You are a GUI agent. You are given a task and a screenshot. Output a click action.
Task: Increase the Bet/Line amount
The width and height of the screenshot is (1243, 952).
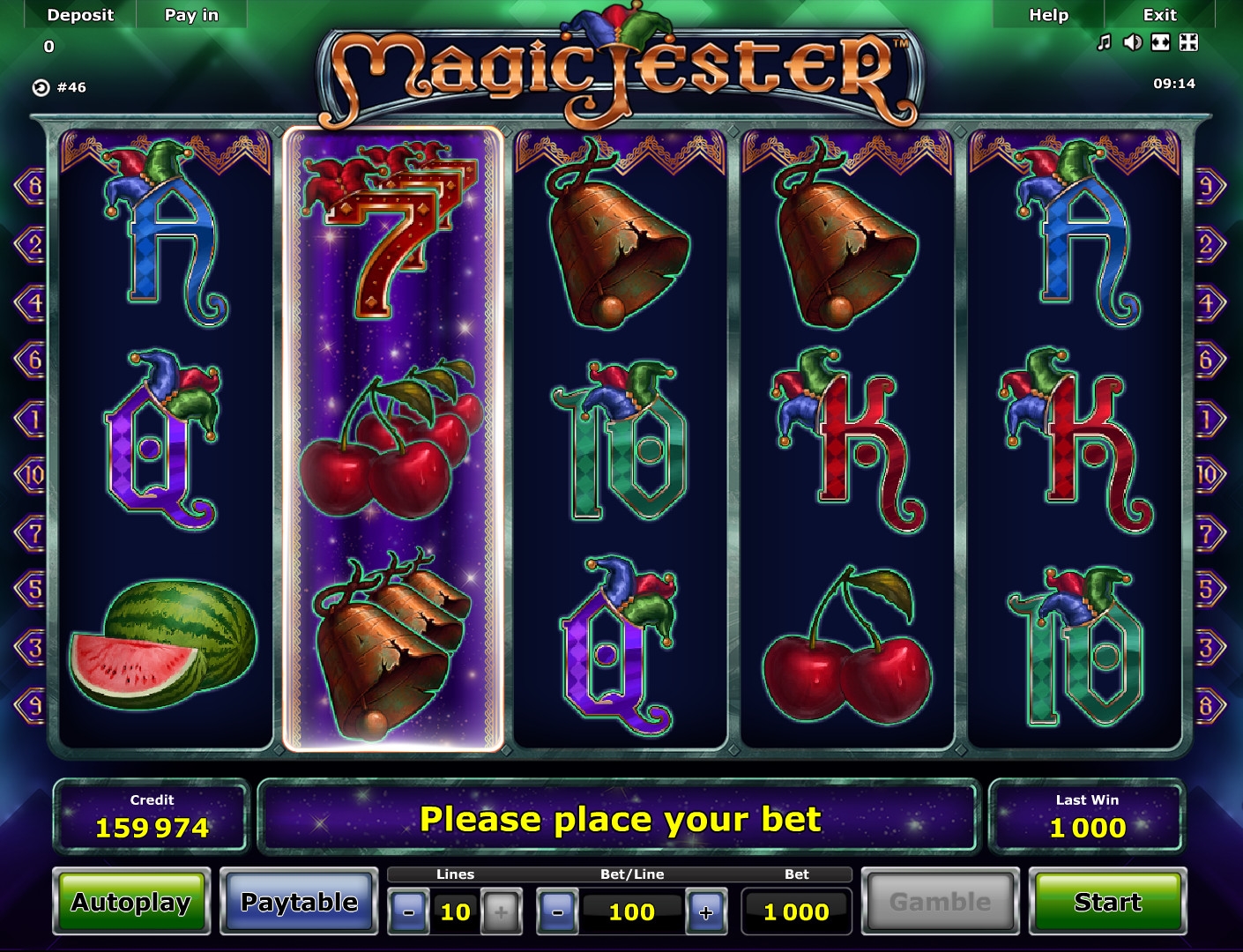(x=706, y=912)
